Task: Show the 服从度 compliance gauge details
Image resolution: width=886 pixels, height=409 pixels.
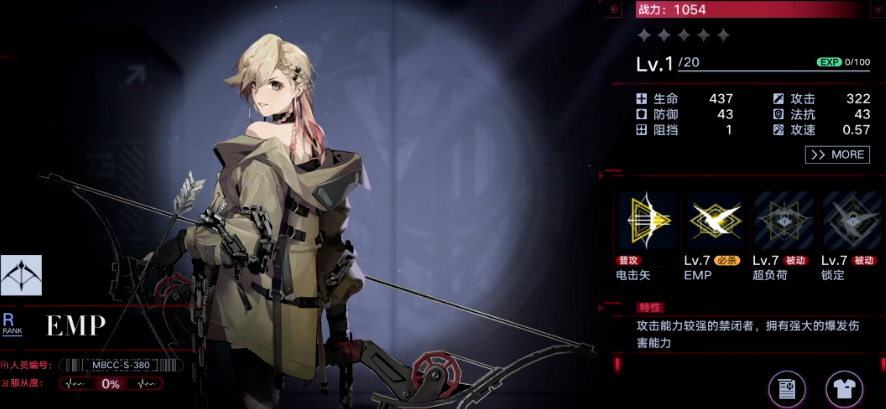Action: point(110,383)
